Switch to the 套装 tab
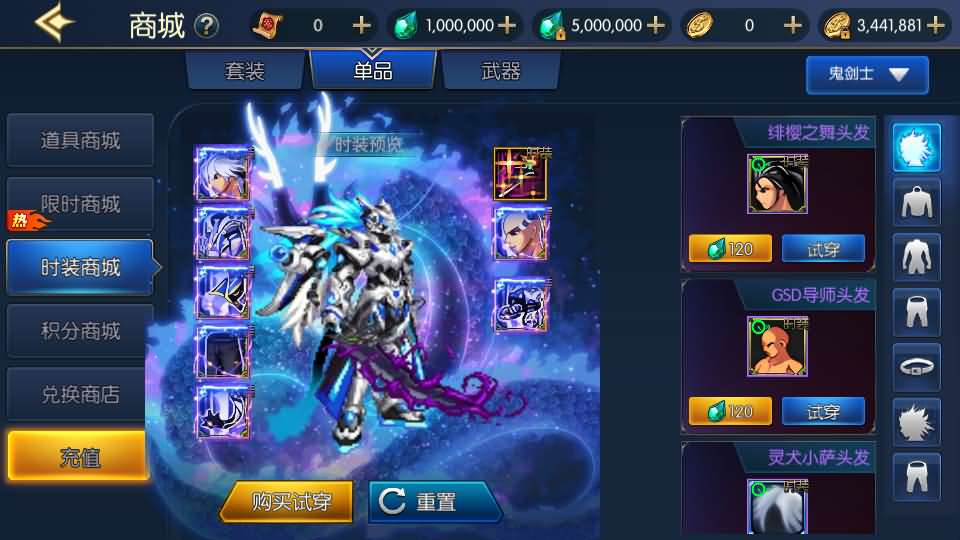 (245, 72)
